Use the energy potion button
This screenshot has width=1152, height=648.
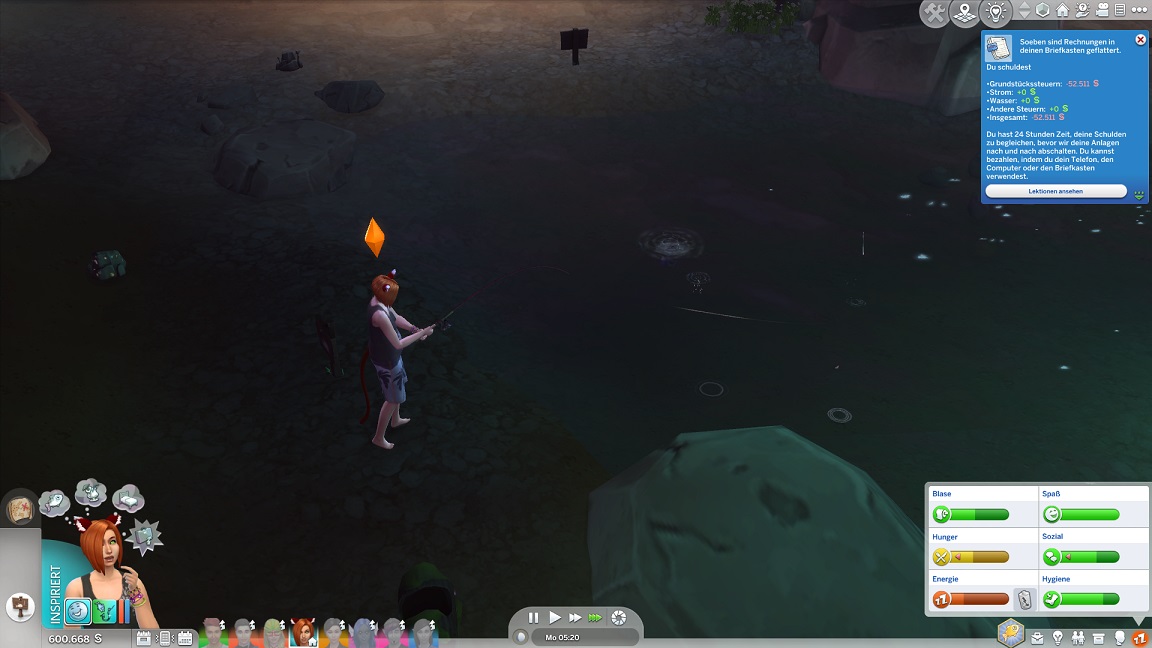coord(1024,600)
